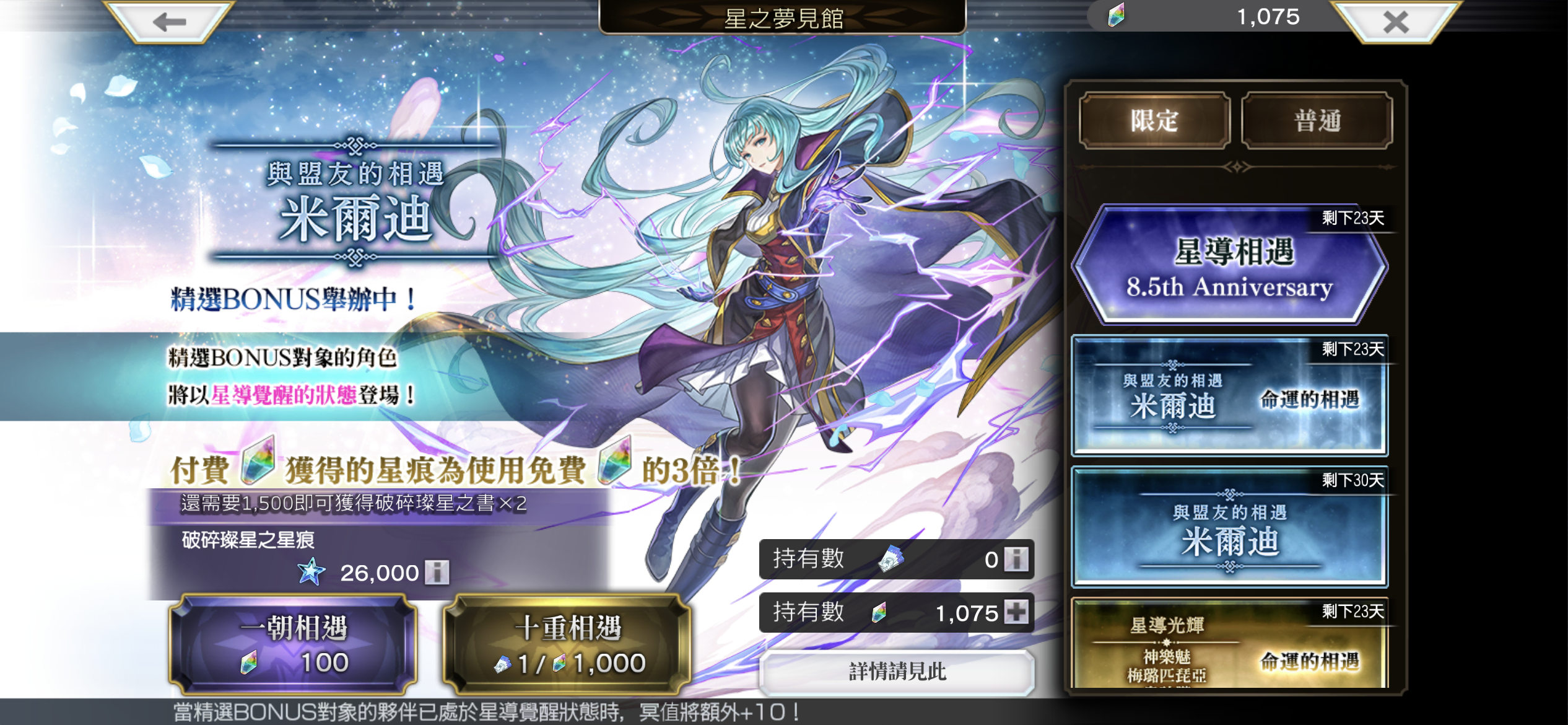Click the 星之夢見館 title header
Image resolution: width=1568 pixels, height=725 pixels.
point(784,17)
